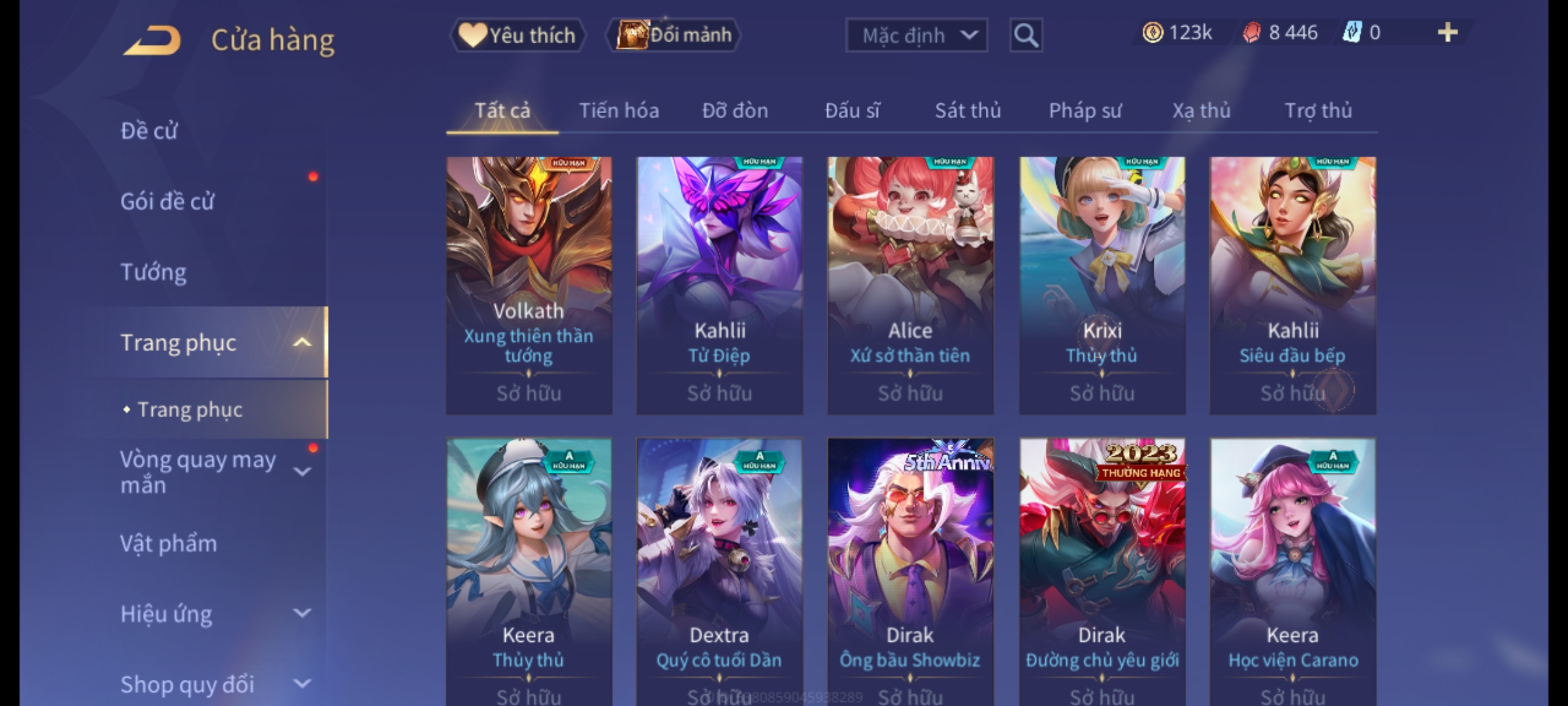Open the Trợ thủ tab

[x=1318, y=110]
